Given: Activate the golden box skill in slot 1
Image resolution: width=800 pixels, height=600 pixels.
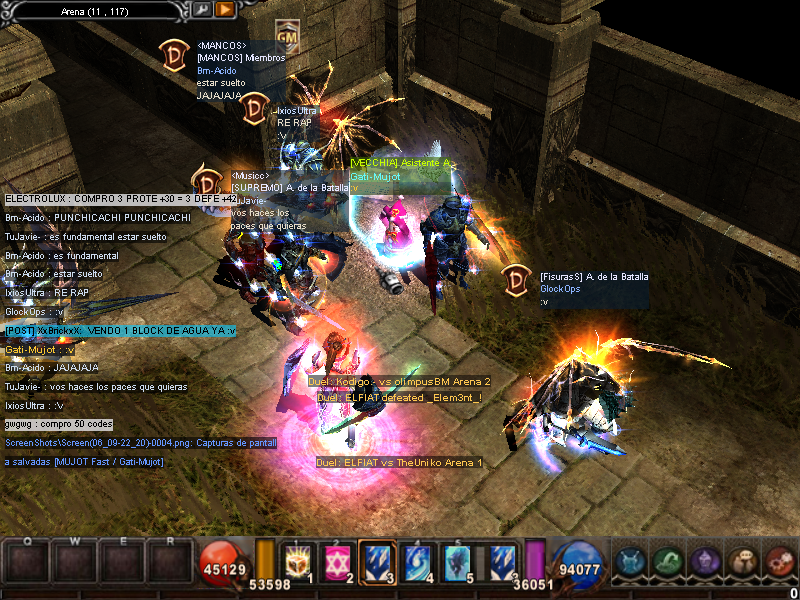Looking at the screenshot, I should click(298, 562).
